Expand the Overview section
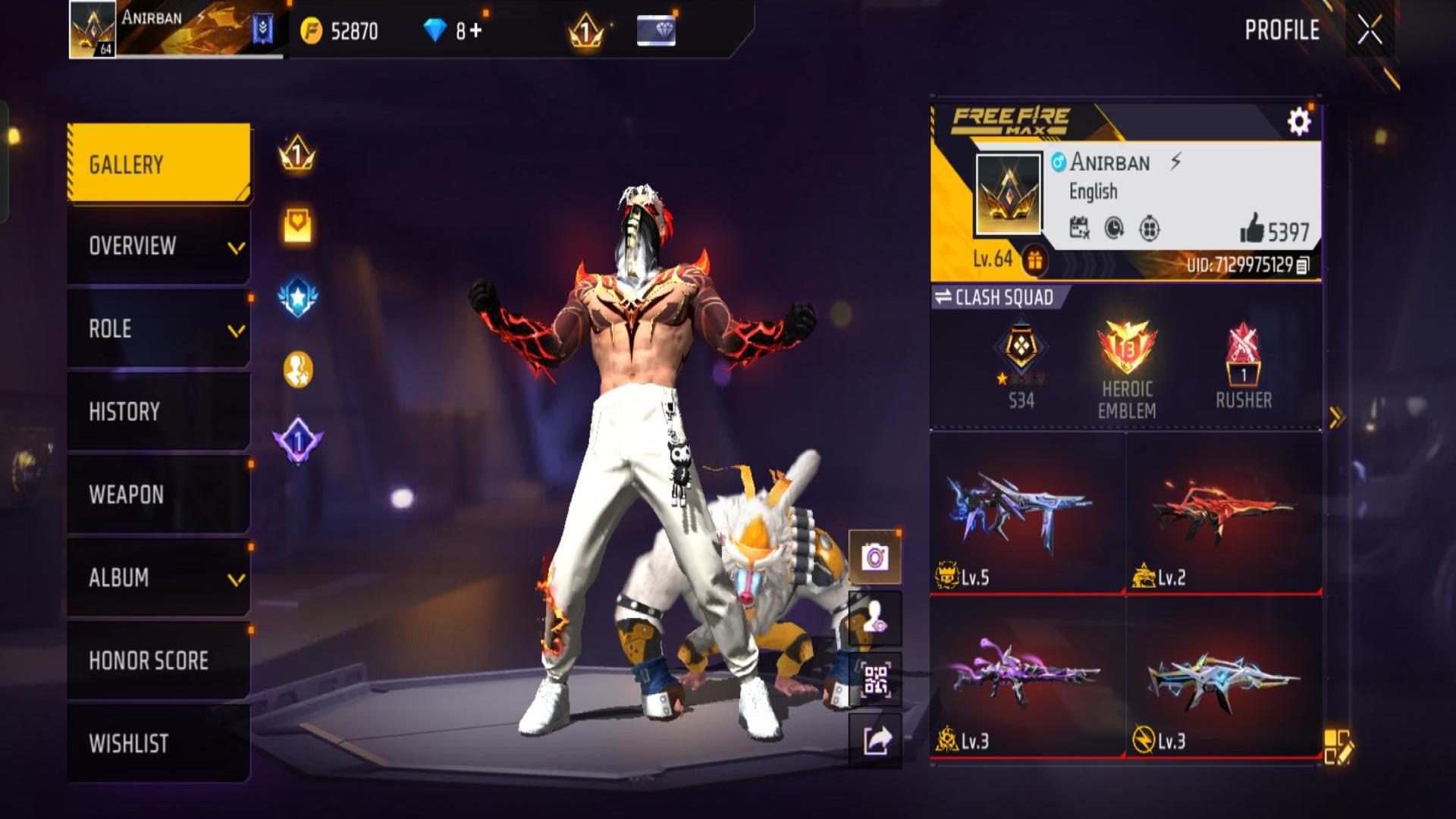The height and width of the screenshot is (819, 1456). coord(159,246)
